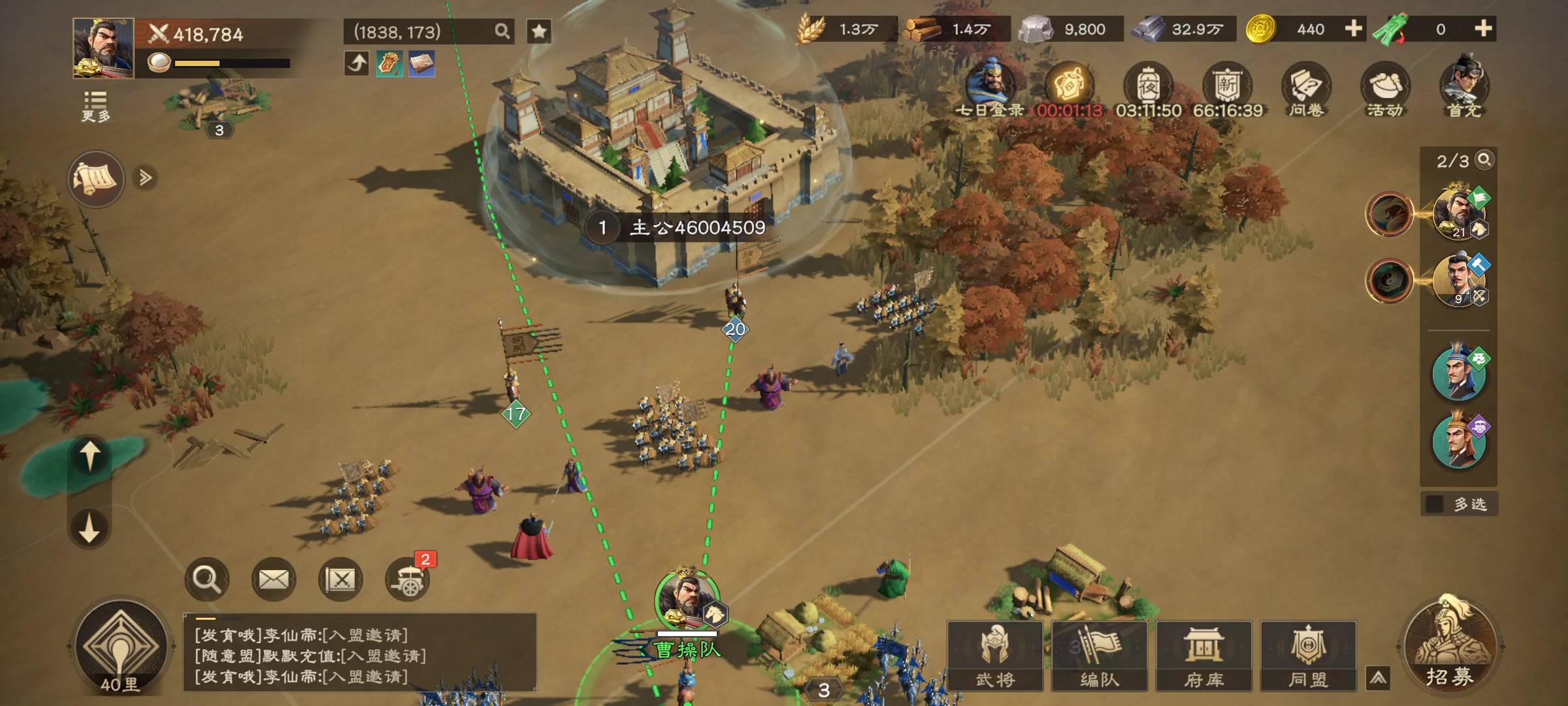Open the mail envelope icon
The height and width of the screenshot is (706, 1568).
[x=274, y=579]
